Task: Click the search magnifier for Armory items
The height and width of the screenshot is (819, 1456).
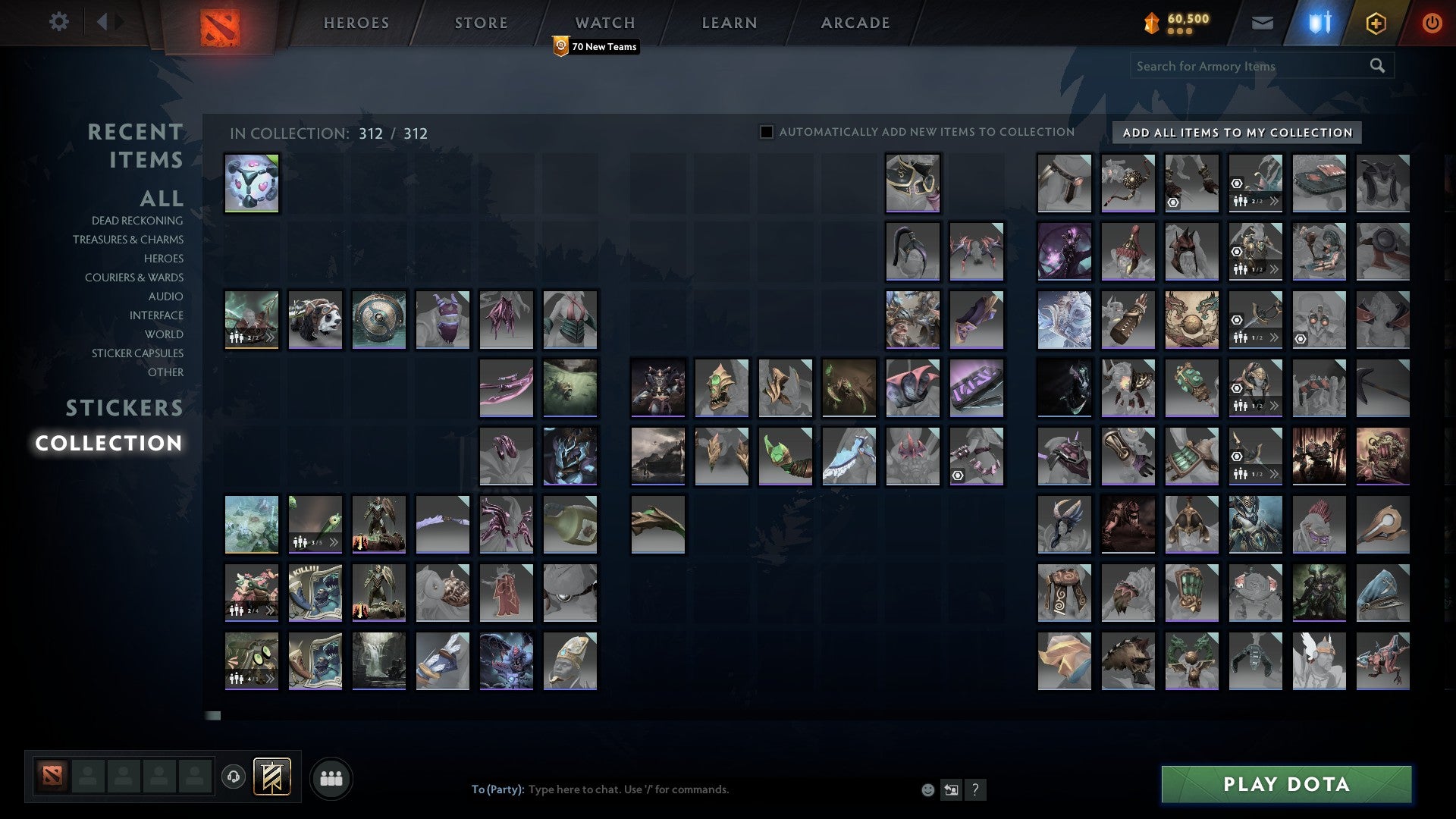Action: [x=1376, y=66]
